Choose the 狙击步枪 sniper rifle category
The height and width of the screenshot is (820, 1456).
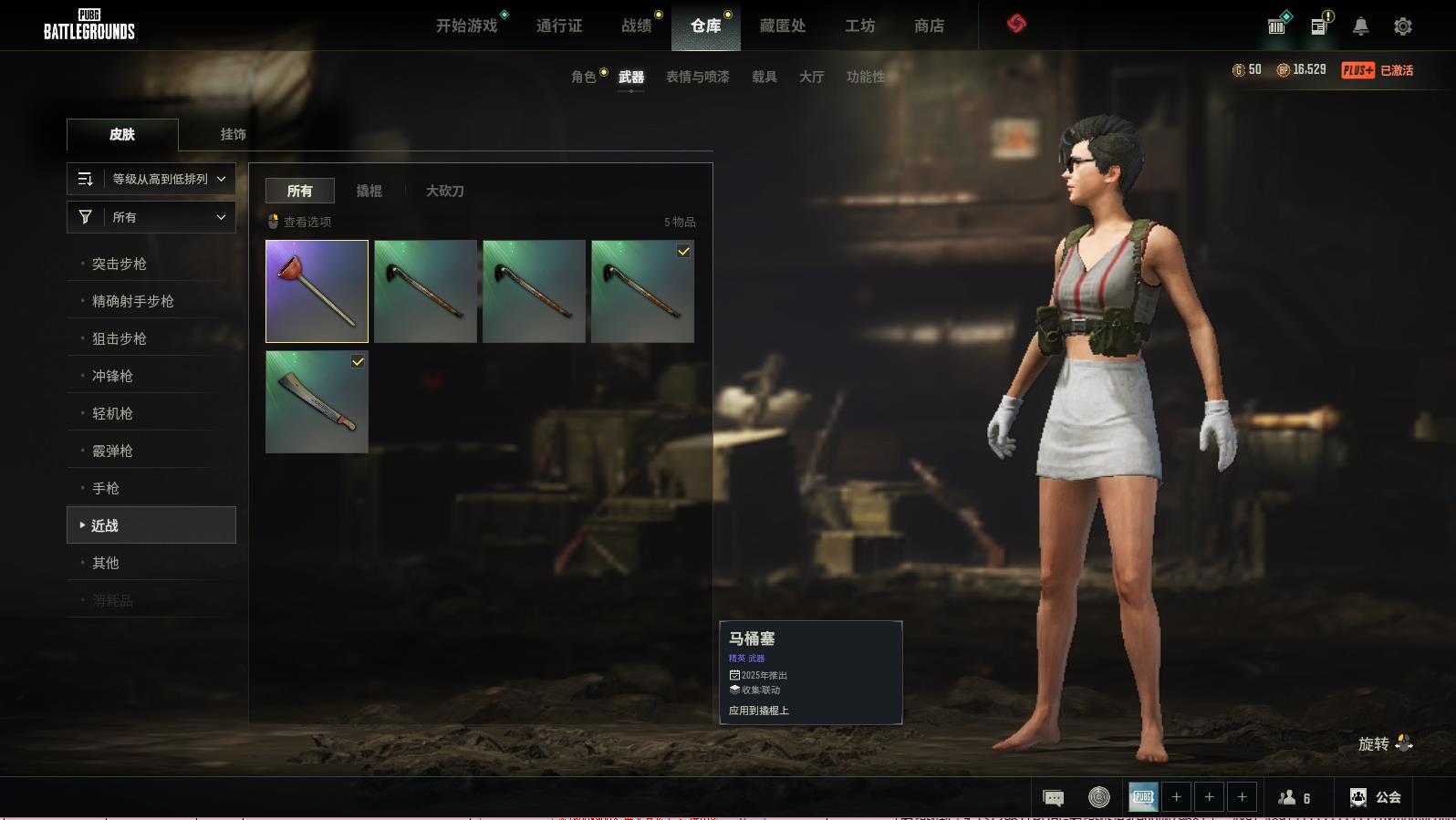(x=120, y=338)
